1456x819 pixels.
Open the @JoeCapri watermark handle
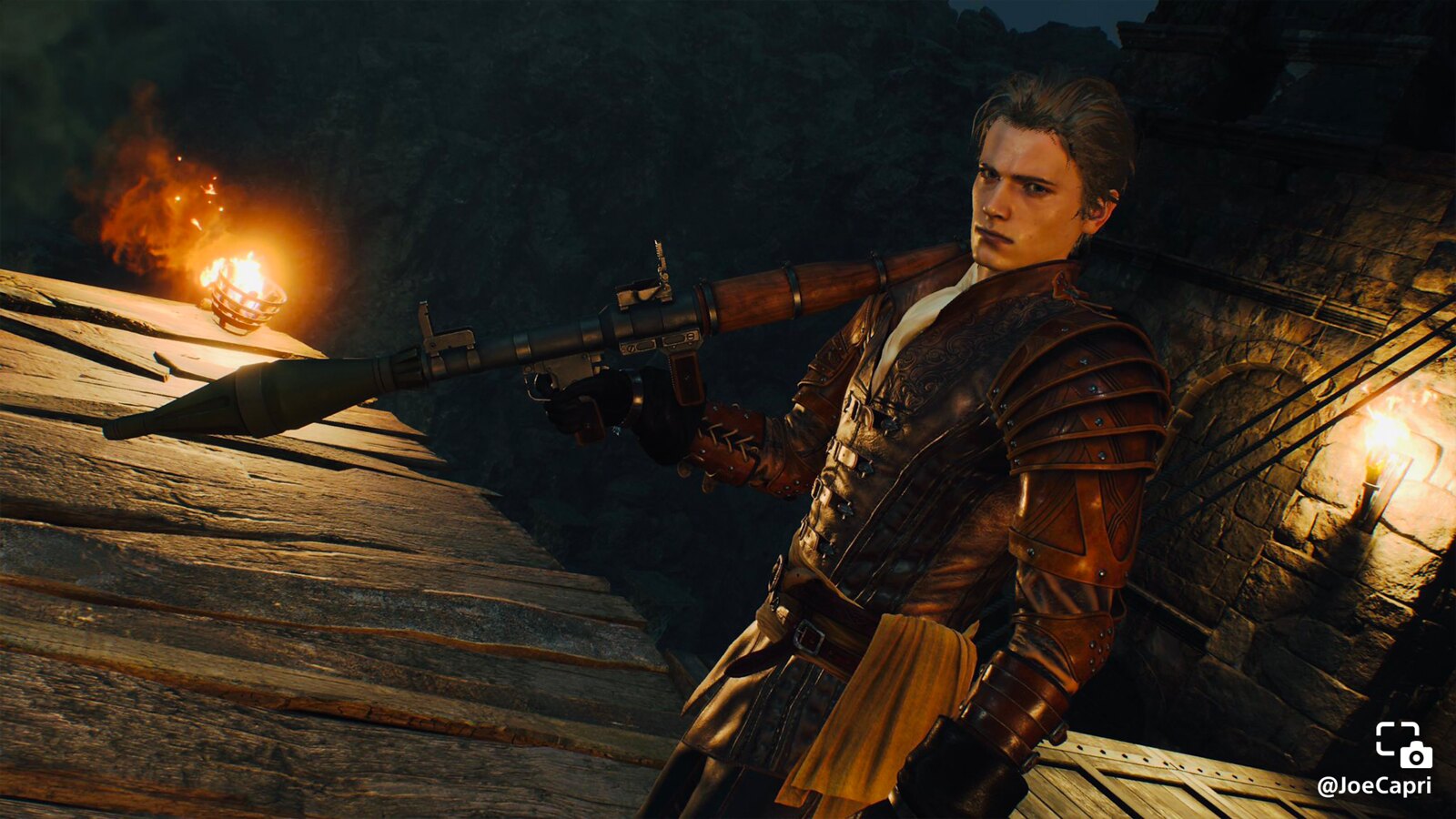pyautogui.click(x=1373, y=785)
